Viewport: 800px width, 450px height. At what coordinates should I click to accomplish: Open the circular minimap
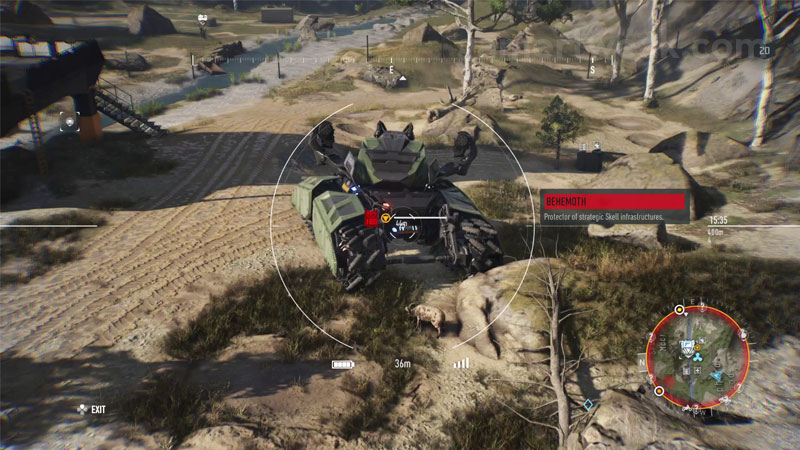point(697,357)
